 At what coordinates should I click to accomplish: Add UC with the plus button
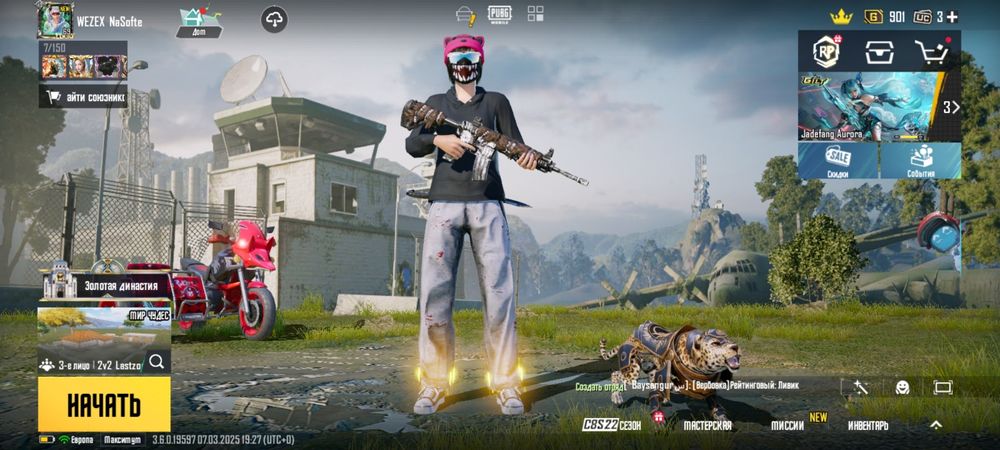951,17
